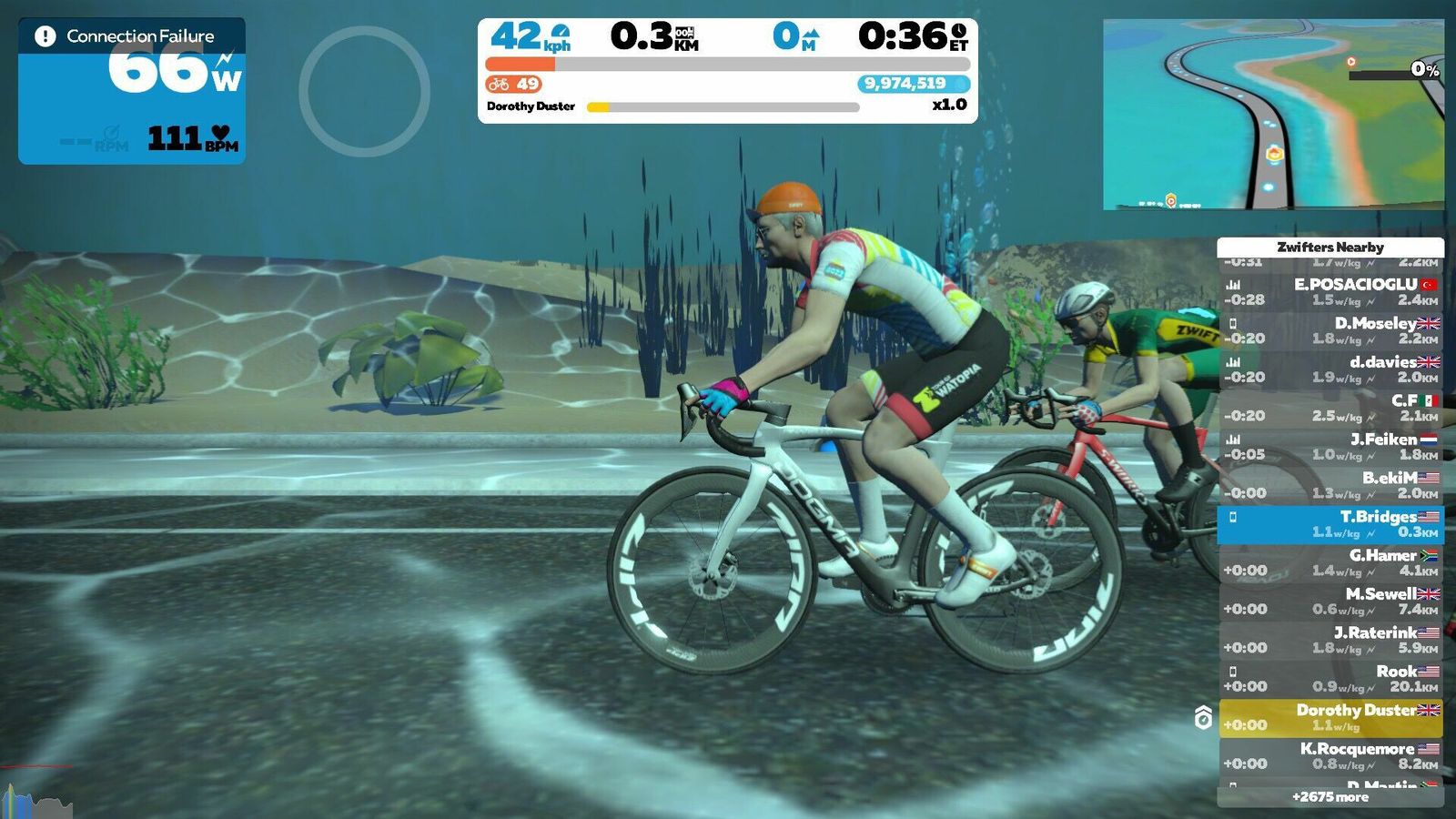Select rider d.davies in the list
Image resolution: width=1456 pixels, height=819 pixels.
click(1330, 369)
